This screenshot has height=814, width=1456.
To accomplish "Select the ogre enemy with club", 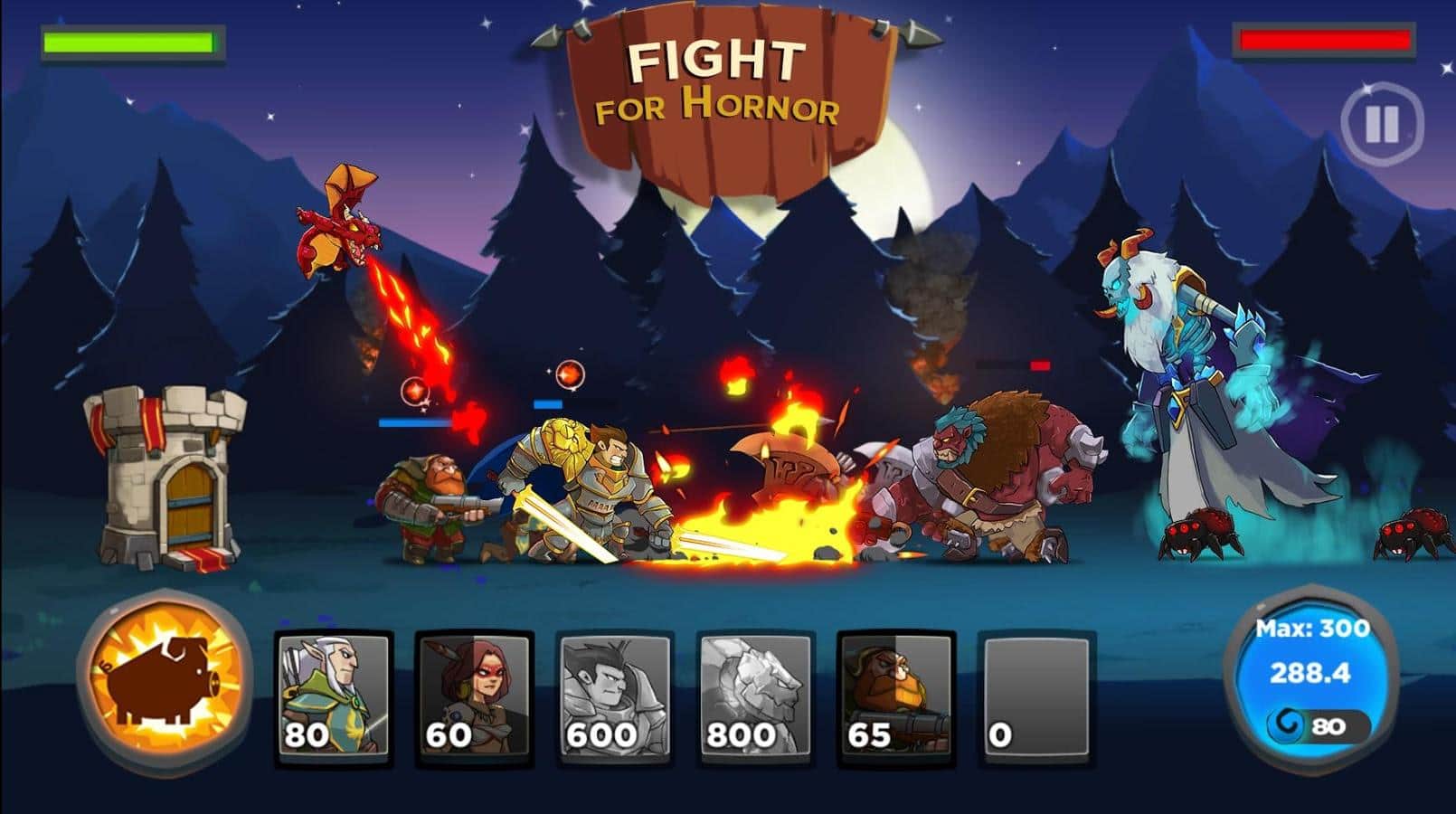I will pos(986,470).
